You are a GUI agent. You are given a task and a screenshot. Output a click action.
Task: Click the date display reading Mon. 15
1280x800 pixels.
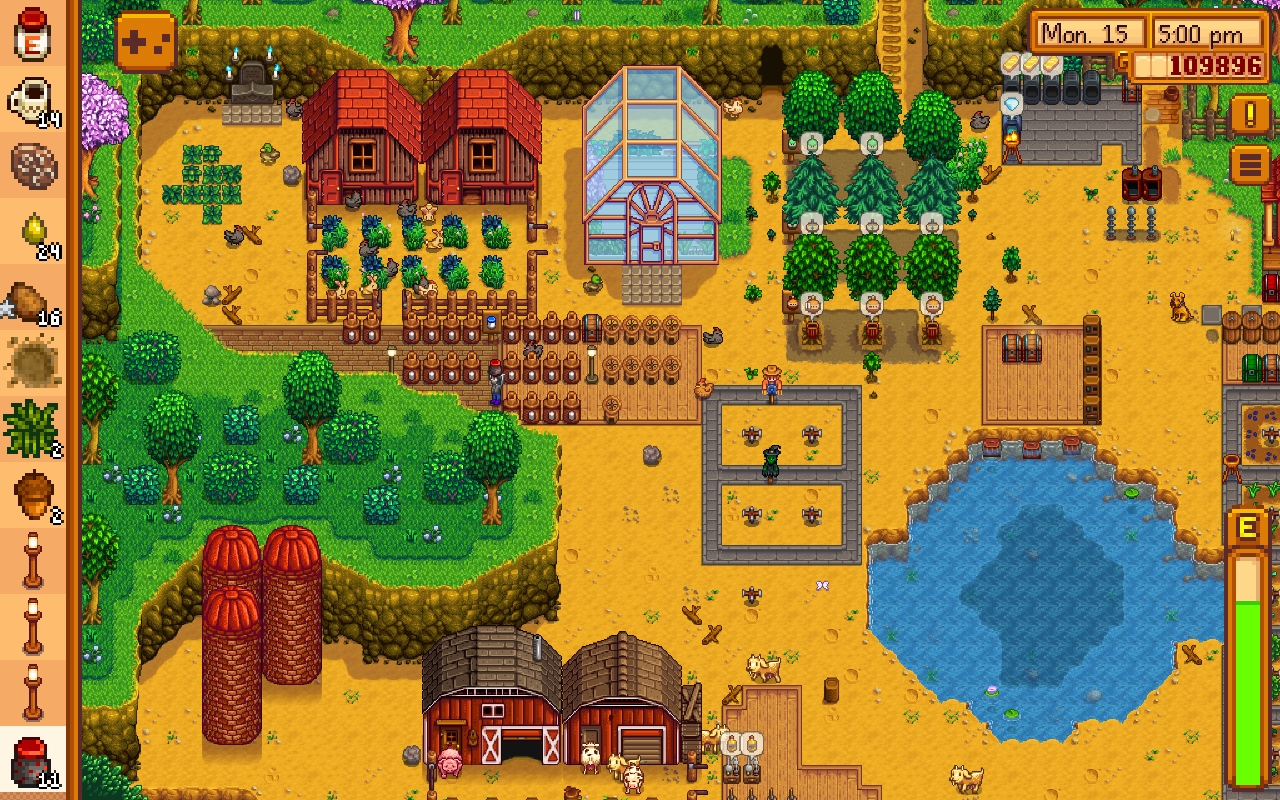click(x=1087, y=33)
